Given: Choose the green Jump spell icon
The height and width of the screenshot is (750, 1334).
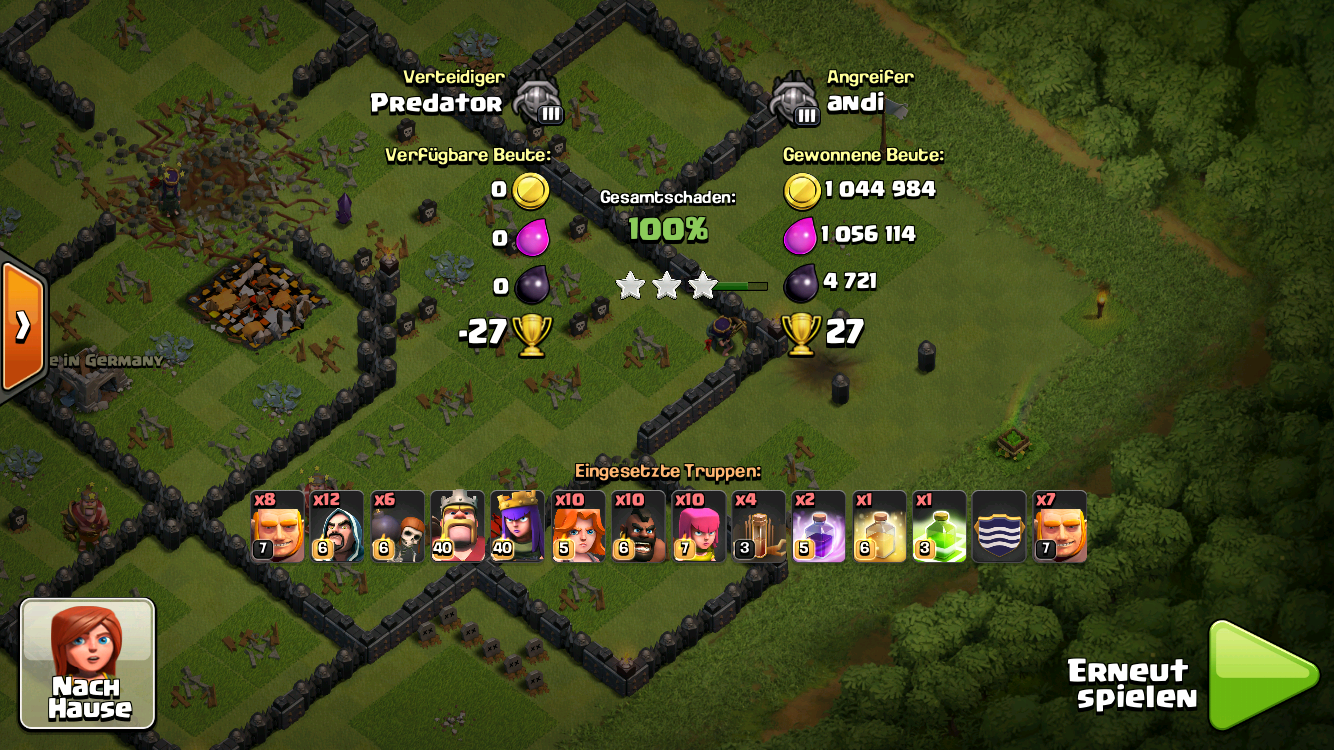Looking at the screenshot, I should tap(939, 526).
